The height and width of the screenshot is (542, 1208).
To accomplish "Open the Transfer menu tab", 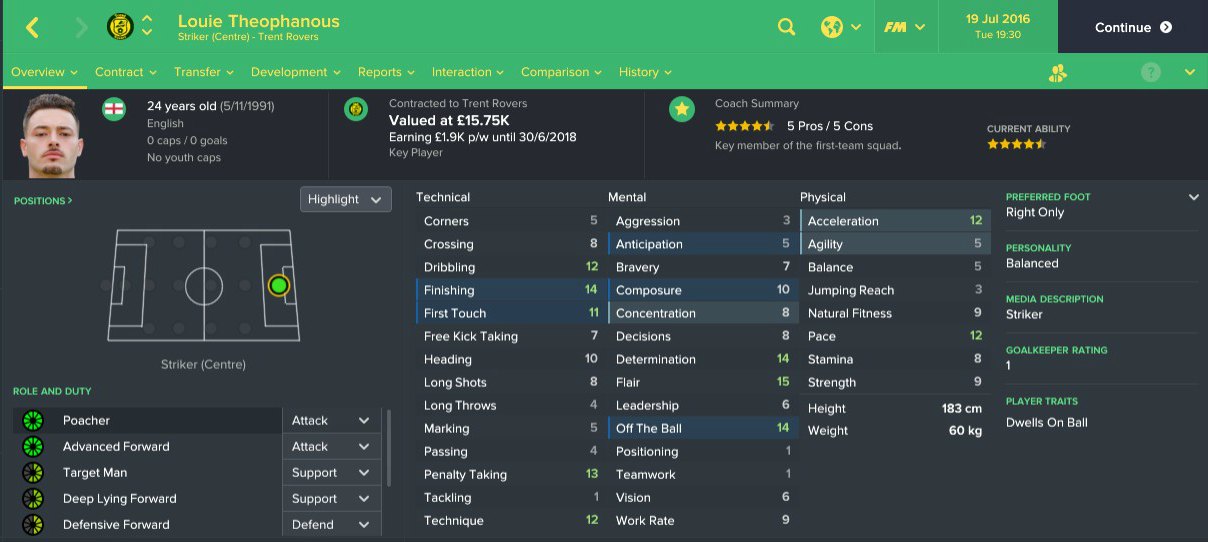I will (203, 72).
